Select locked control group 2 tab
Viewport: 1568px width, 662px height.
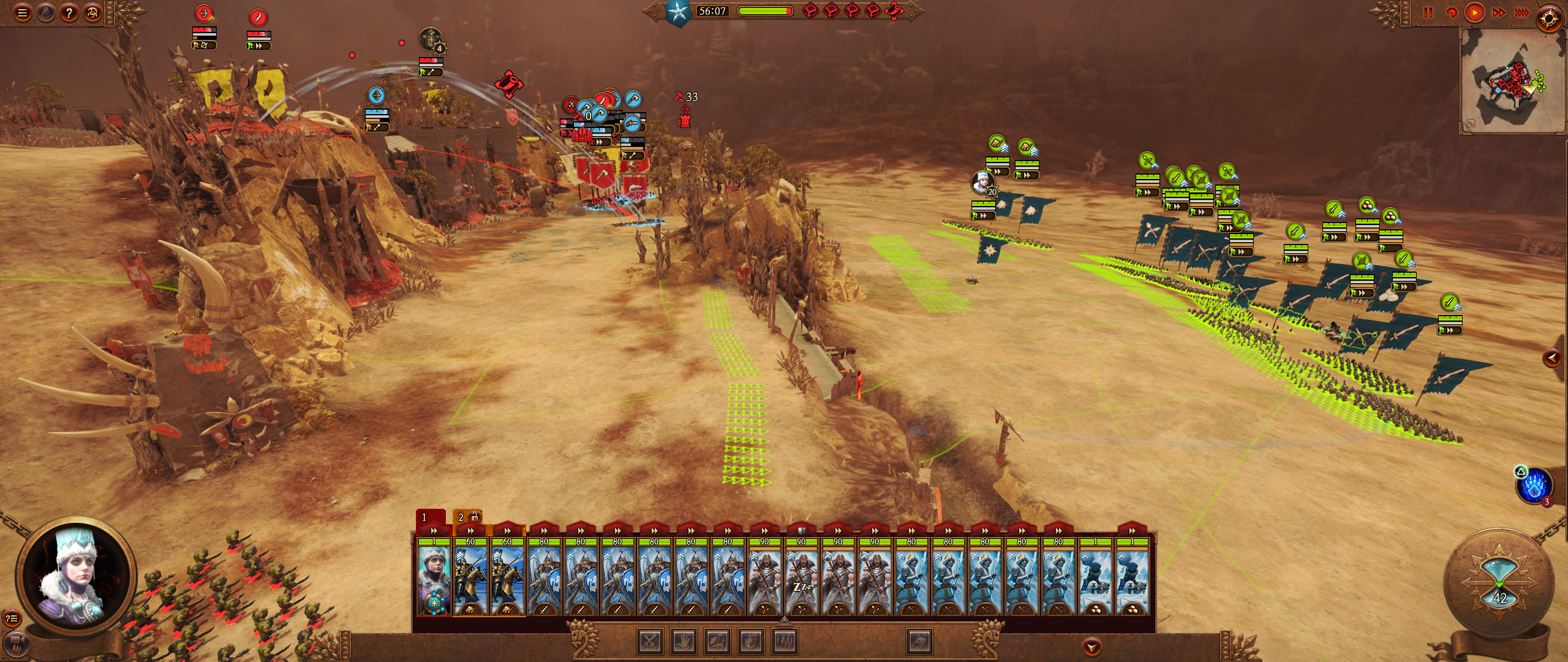point(467,517)
